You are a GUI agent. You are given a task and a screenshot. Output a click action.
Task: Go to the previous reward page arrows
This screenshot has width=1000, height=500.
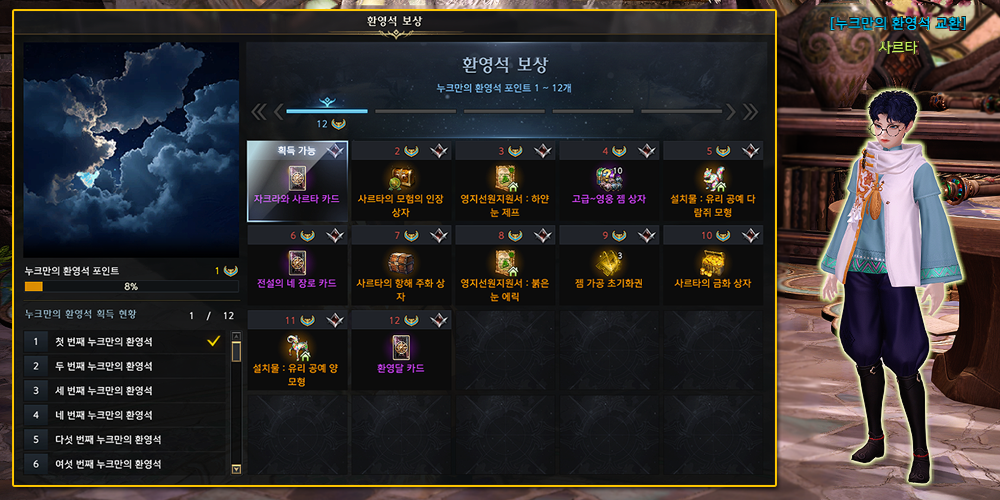click(259, 111)
